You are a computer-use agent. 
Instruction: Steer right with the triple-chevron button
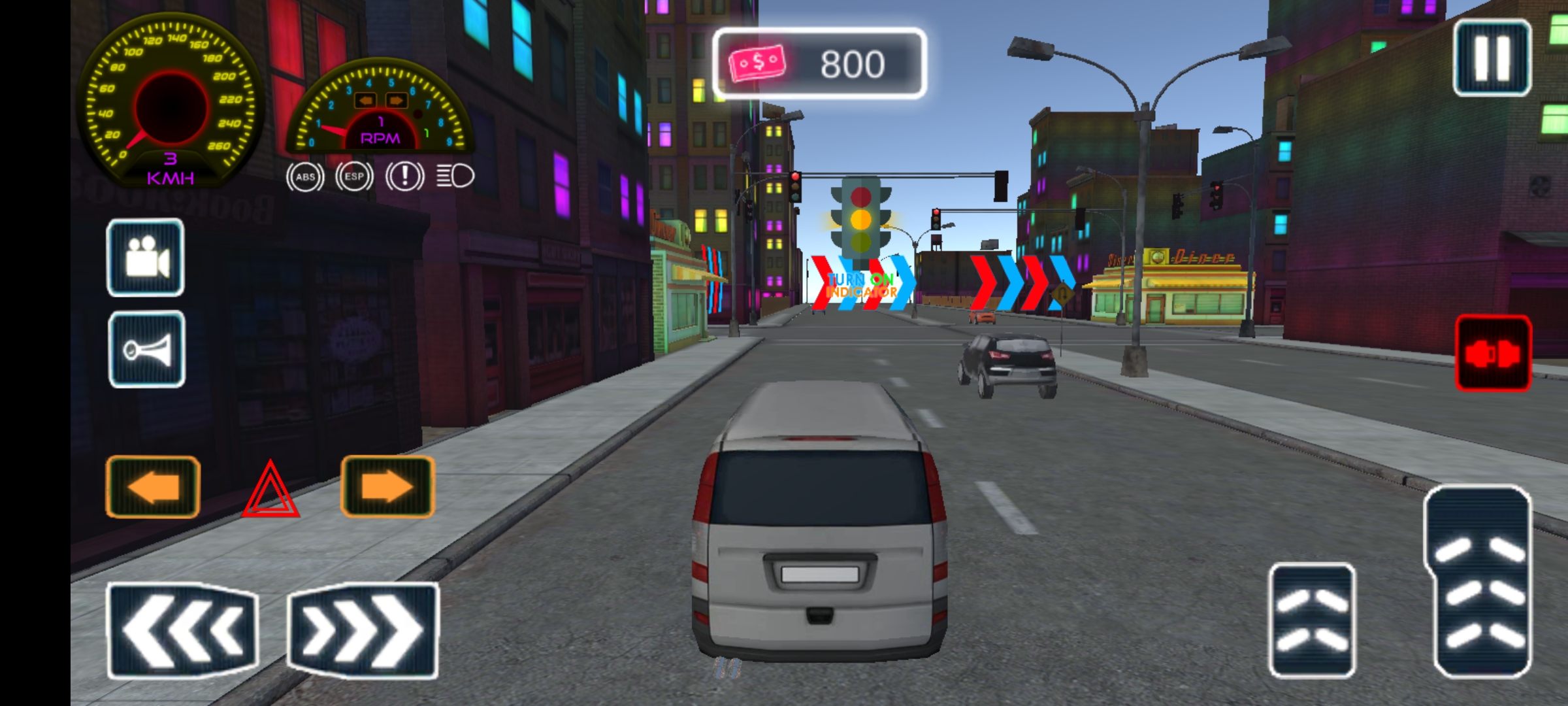click(x=363, y=630)
